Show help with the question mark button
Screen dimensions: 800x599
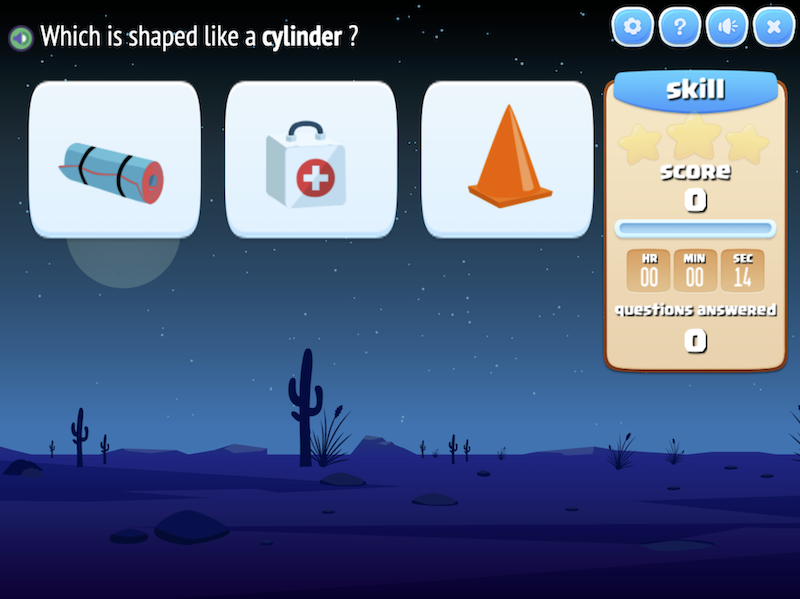680,27
